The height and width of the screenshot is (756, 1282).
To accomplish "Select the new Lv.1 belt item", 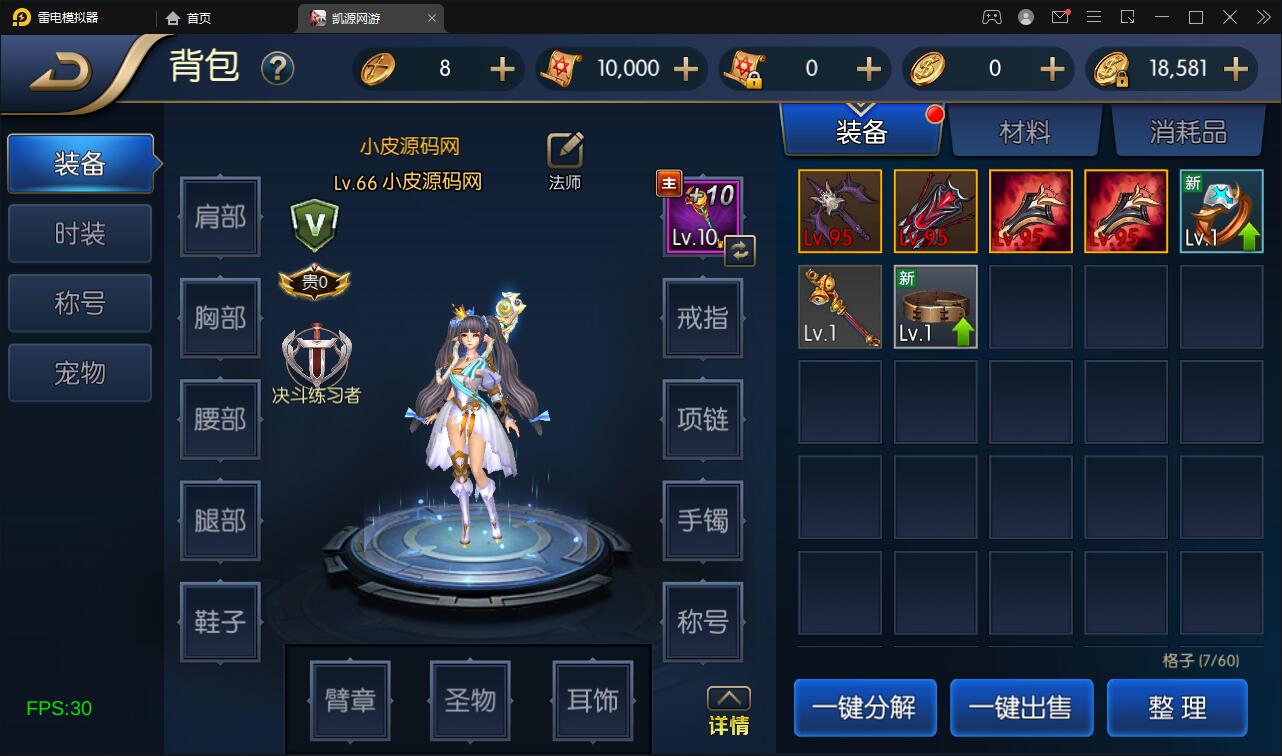I will (x=934, y=306).
